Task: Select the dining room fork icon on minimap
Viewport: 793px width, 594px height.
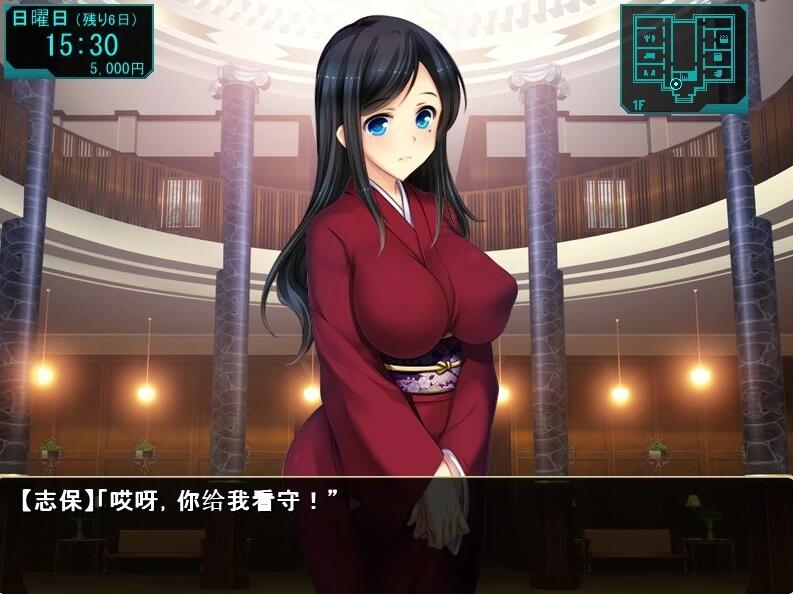Action: 650,38
